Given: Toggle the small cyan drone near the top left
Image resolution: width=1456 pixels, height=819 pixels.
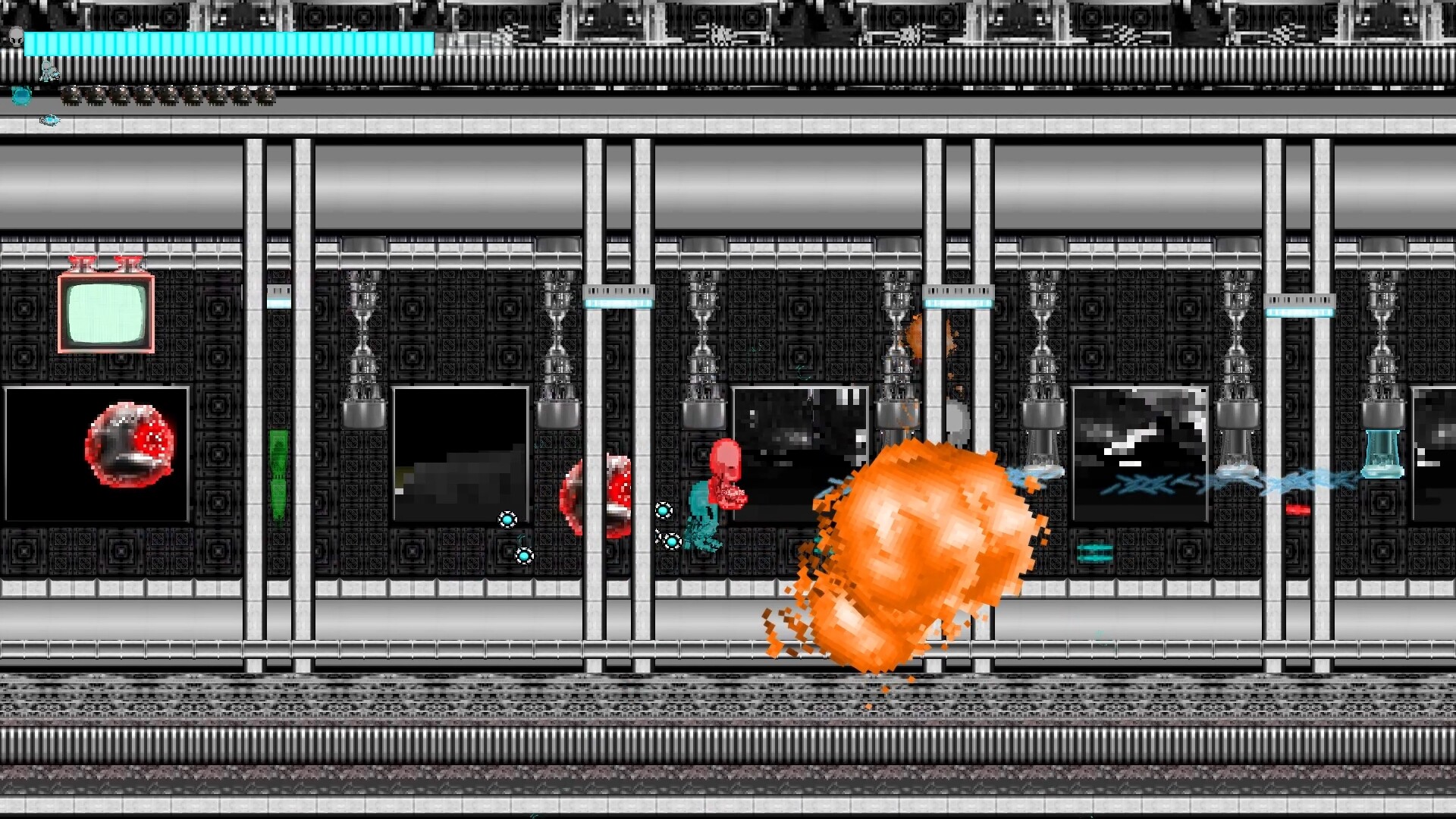Looking at the screenshot, I should [50, 119].
